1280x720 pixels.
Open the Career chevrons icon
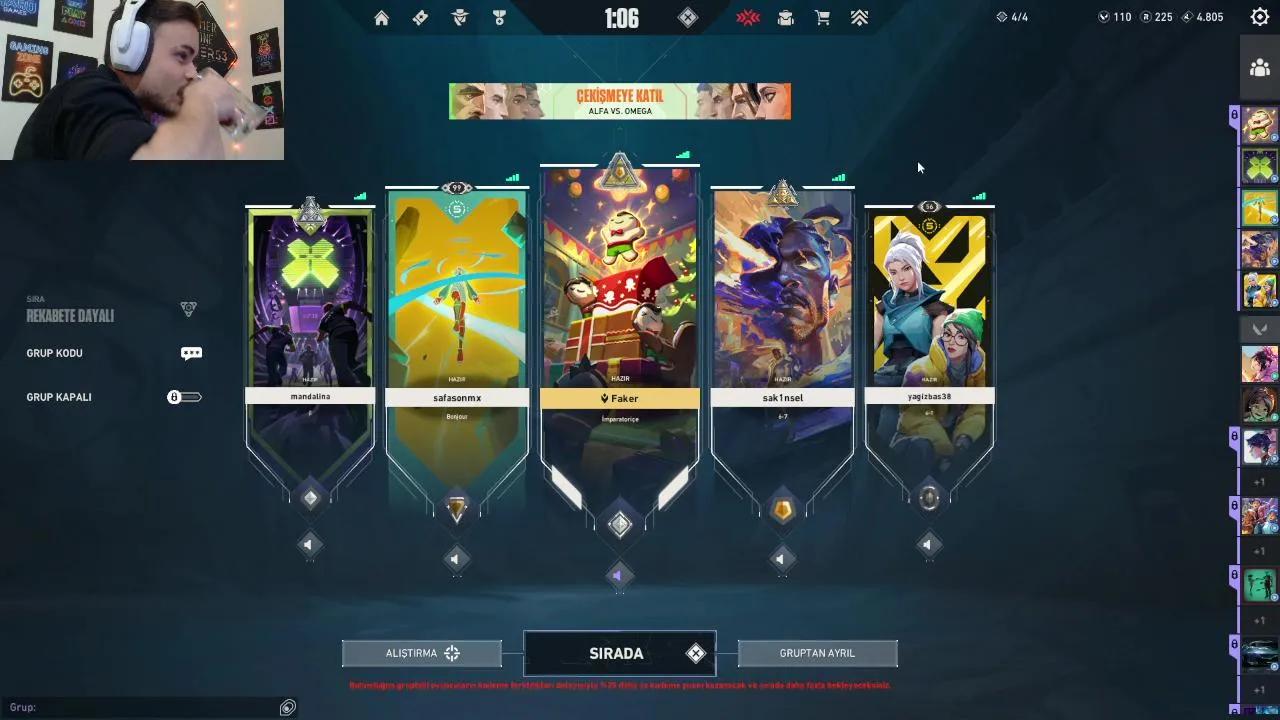click(858, 17)
